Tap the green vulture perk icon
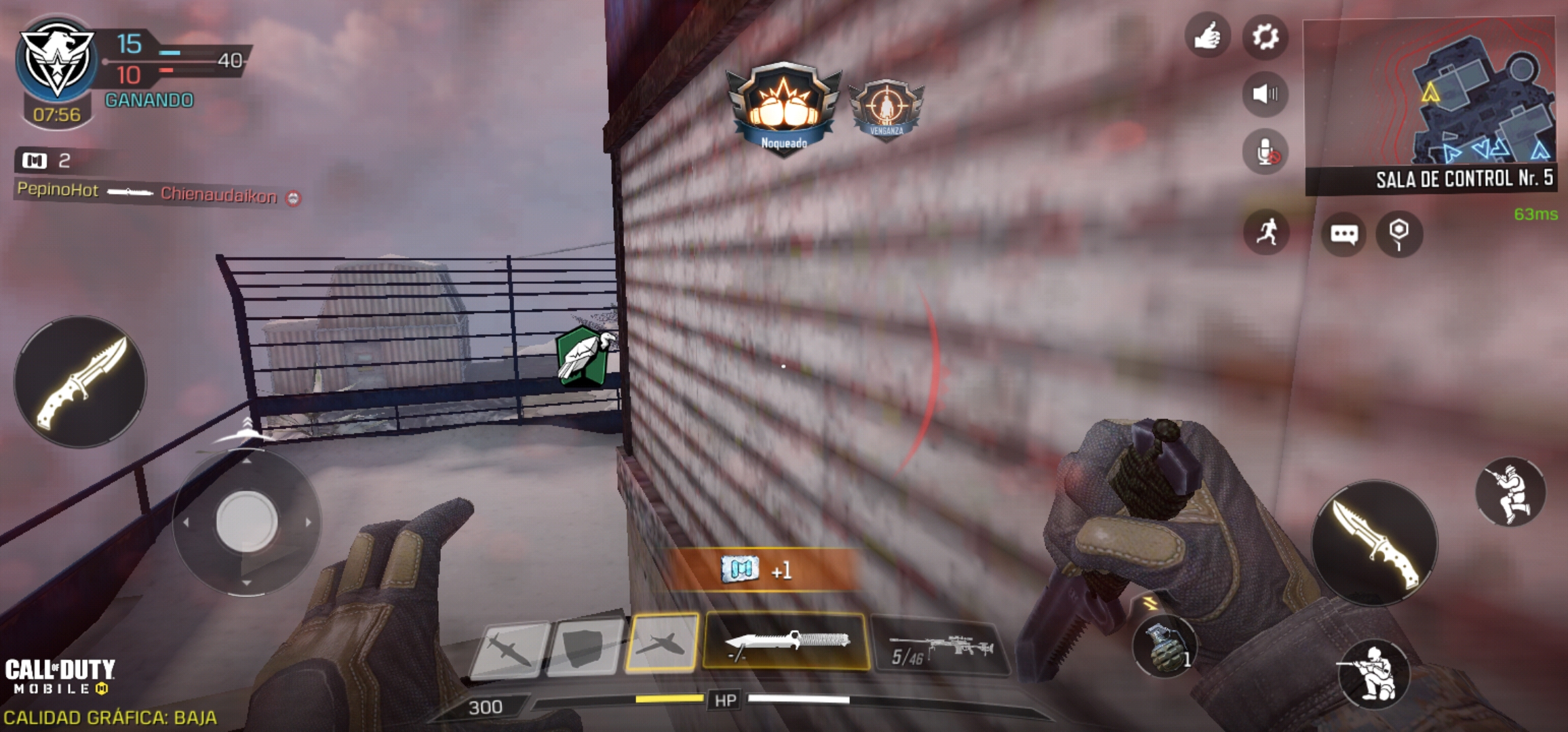Viewport: 1568px width, 732px height. pos(582,356)
